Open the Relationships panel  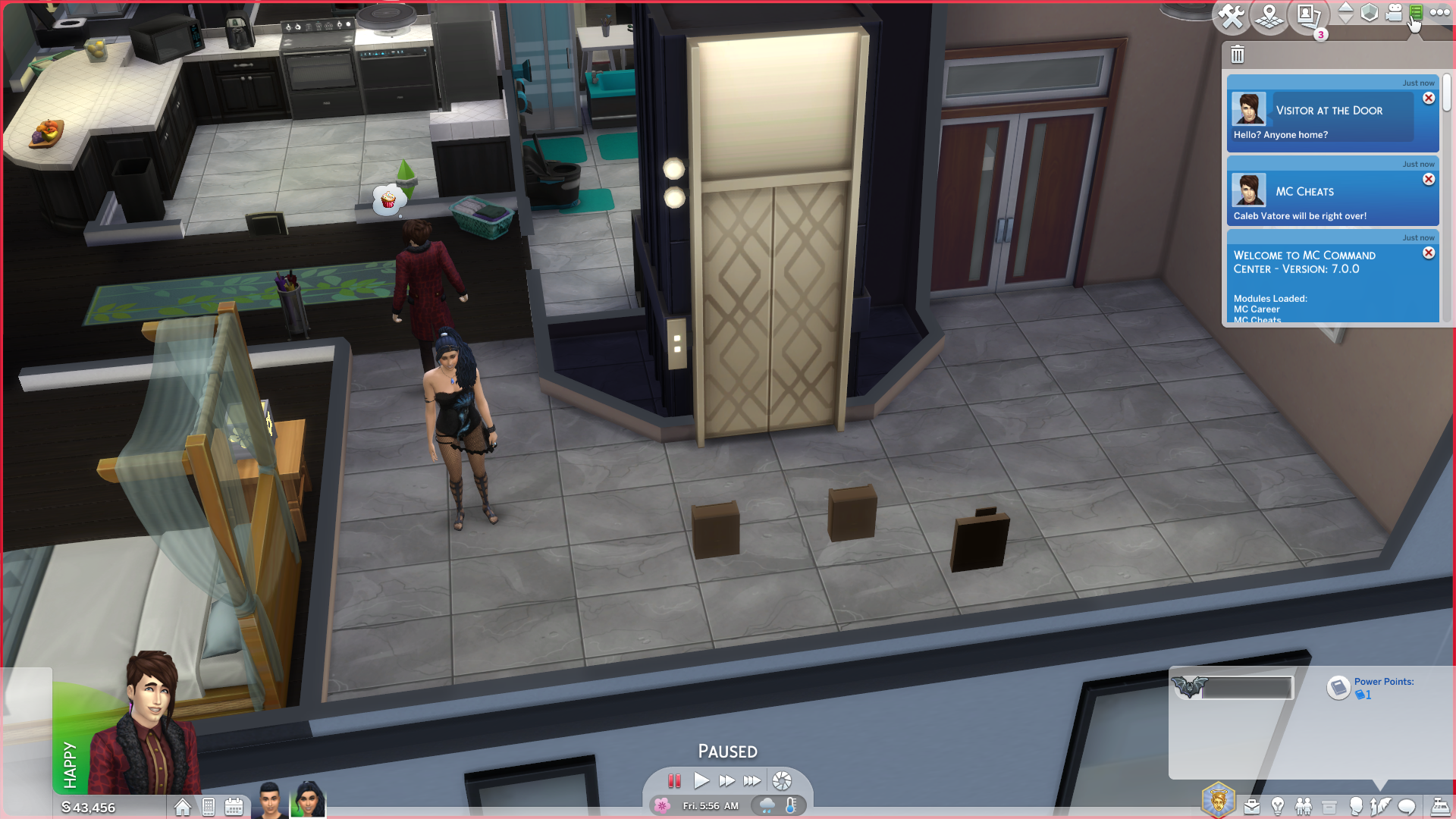(x=1304, y=805)
